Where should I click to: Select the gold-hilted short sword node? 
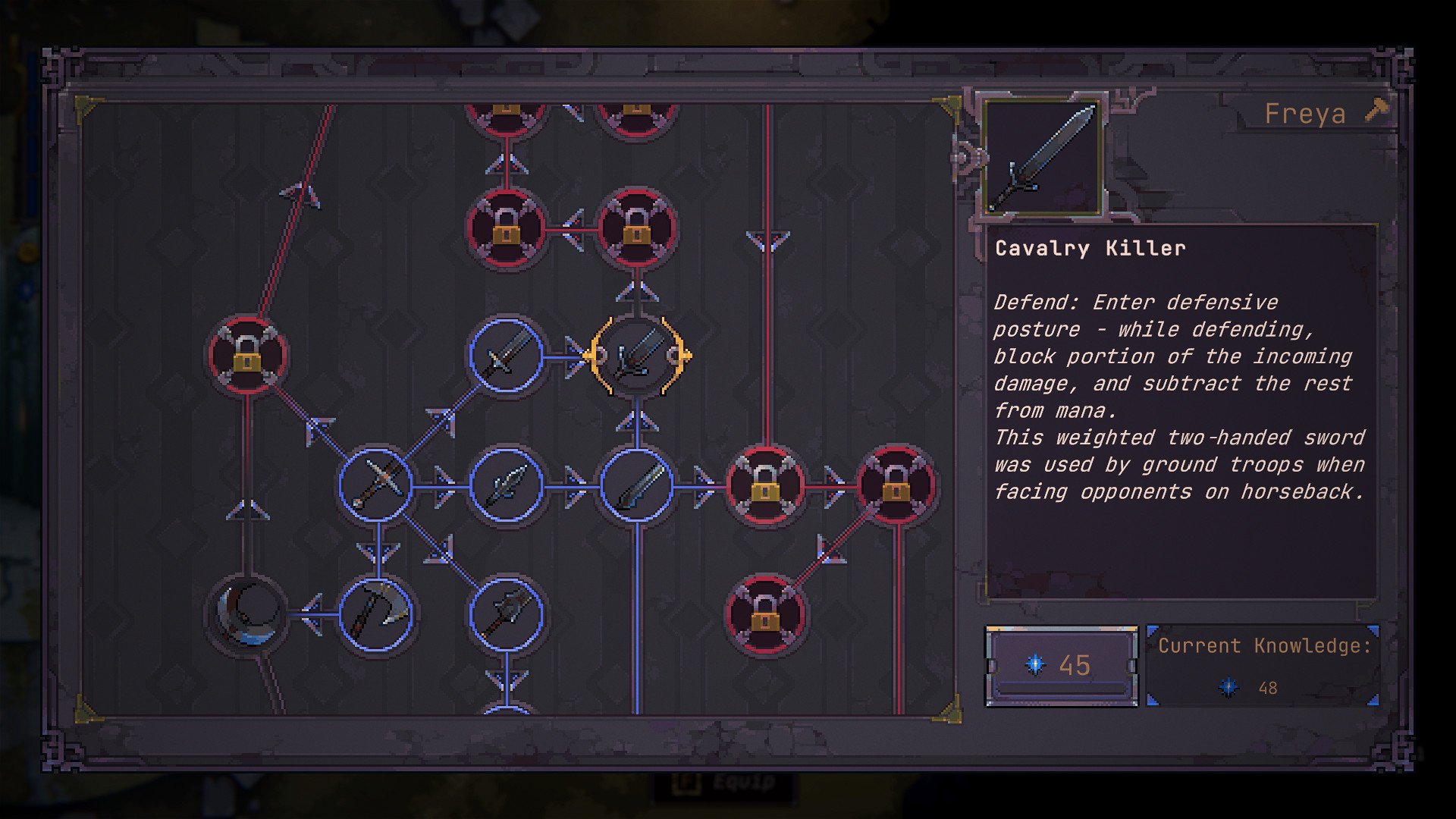(506, 356)
